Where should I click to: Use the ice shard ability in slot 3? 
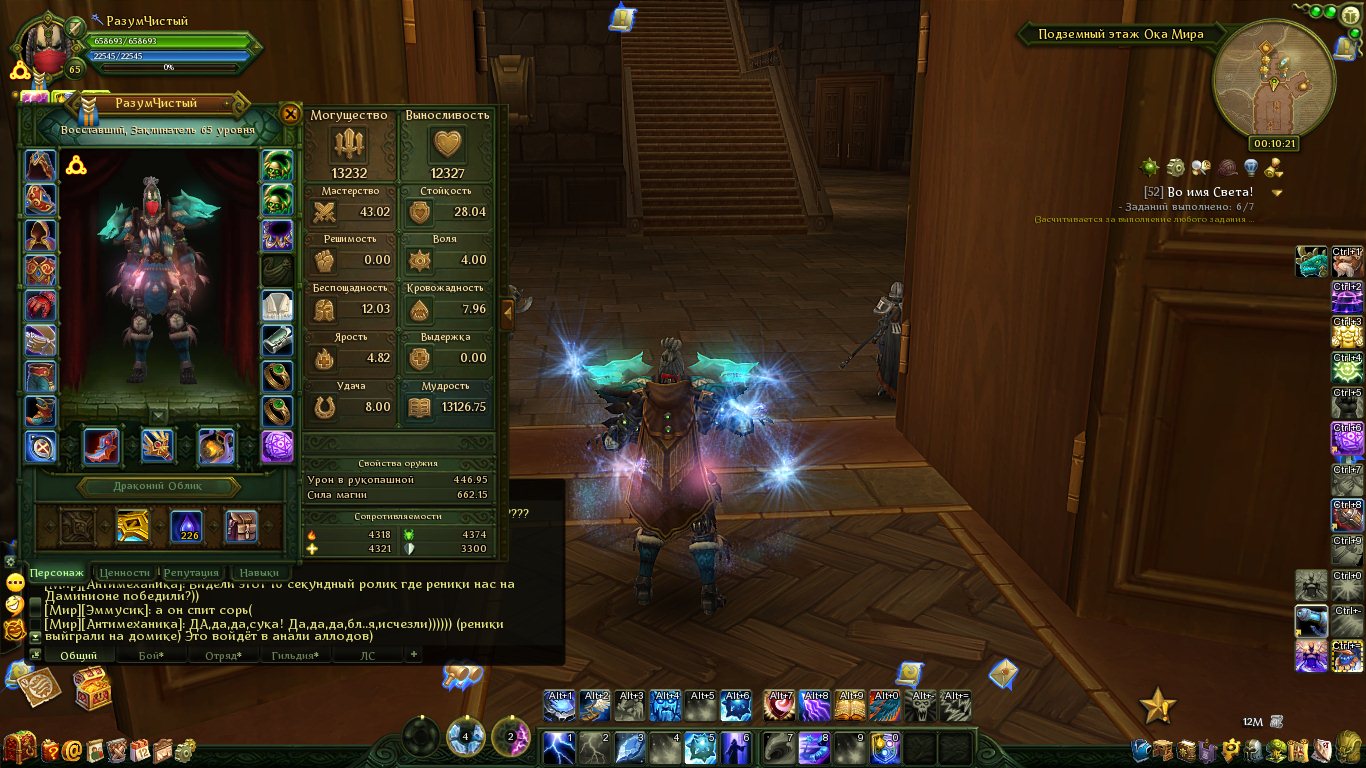(x=629, y=747)
